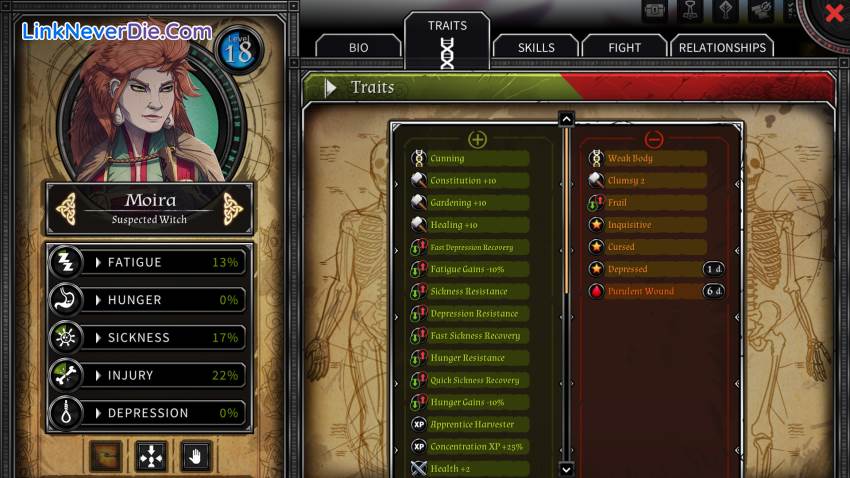This screenshot has height=478, width=850.
Task: Switch to previous character with left arrow
Action: tap(67, 208)
